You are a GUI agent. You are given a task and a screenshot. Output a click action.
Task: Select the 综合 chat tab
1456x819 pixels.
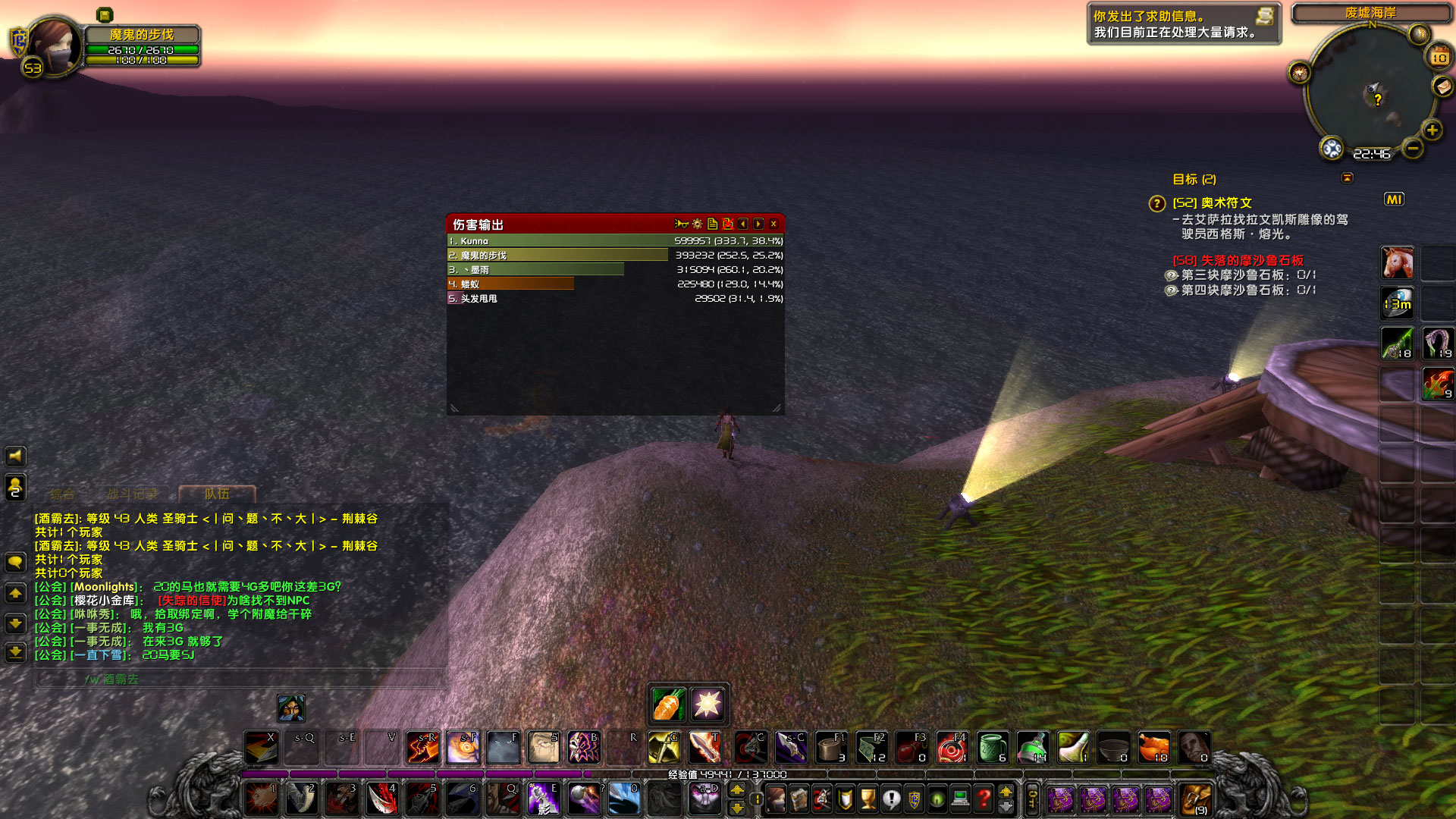(62, 493)
